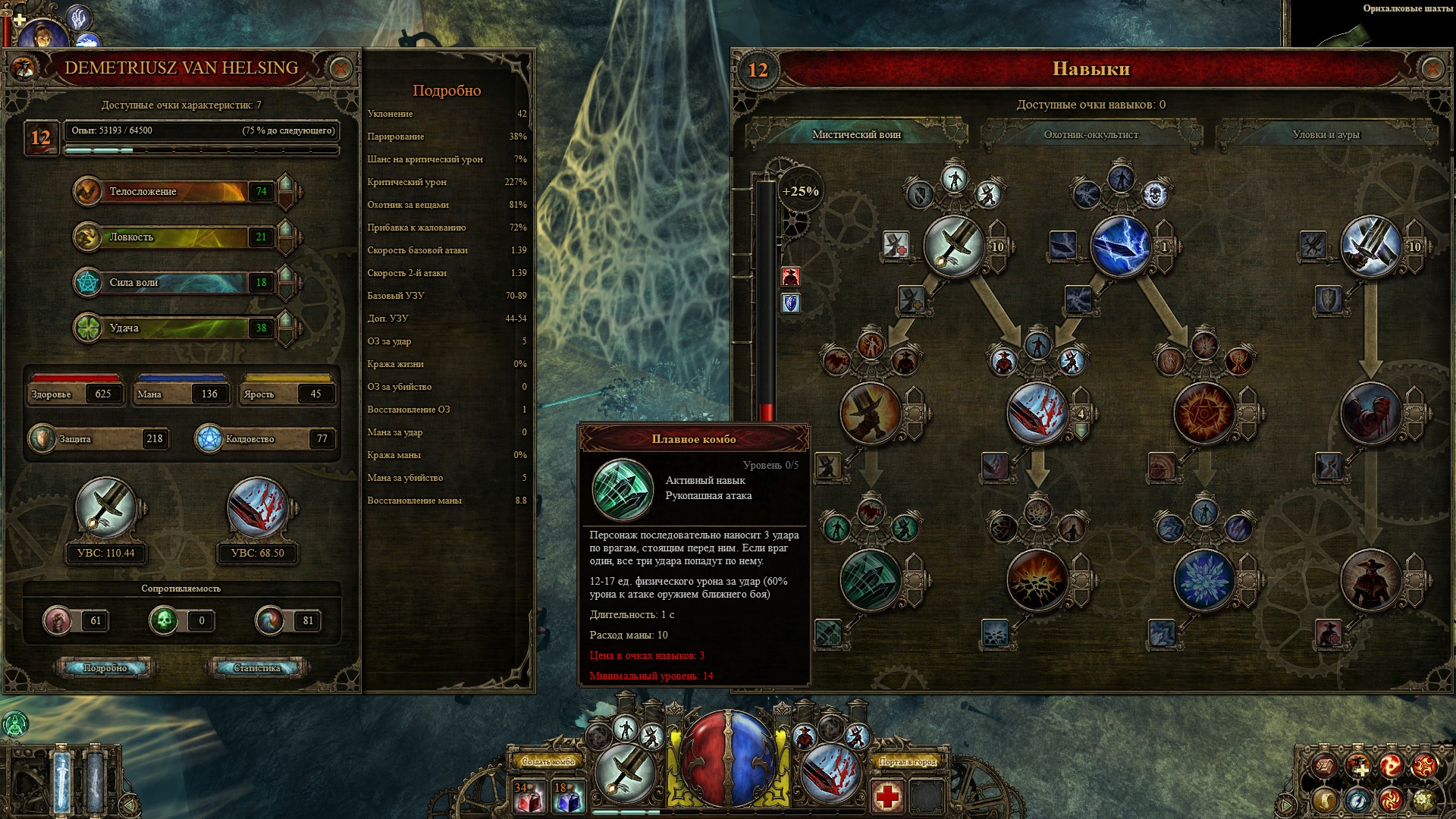Switch to the Охотник-оккультист tab

[x=1090, y=135]
